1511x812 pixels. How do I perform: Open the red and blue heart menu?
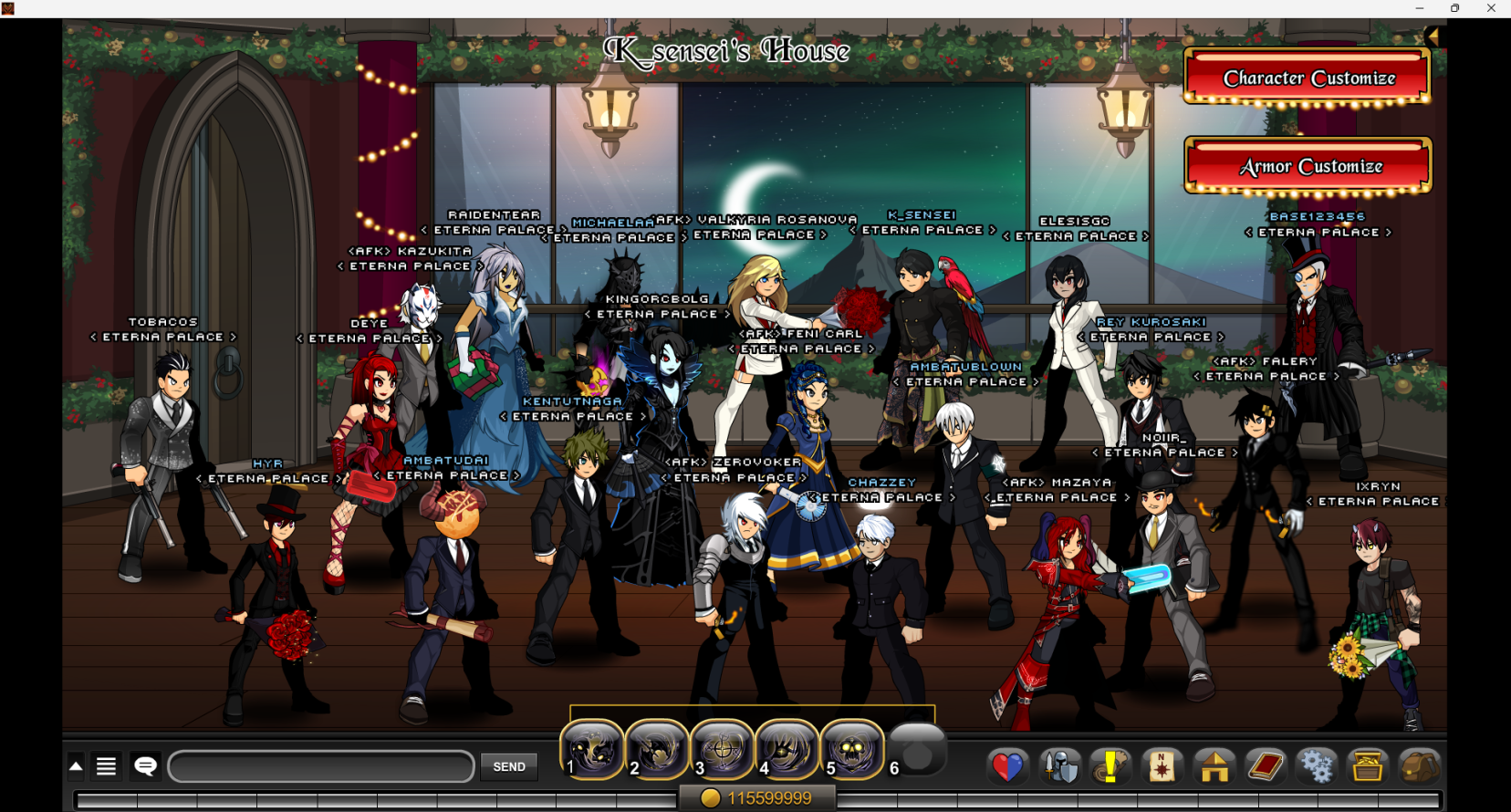(1007, 766)
